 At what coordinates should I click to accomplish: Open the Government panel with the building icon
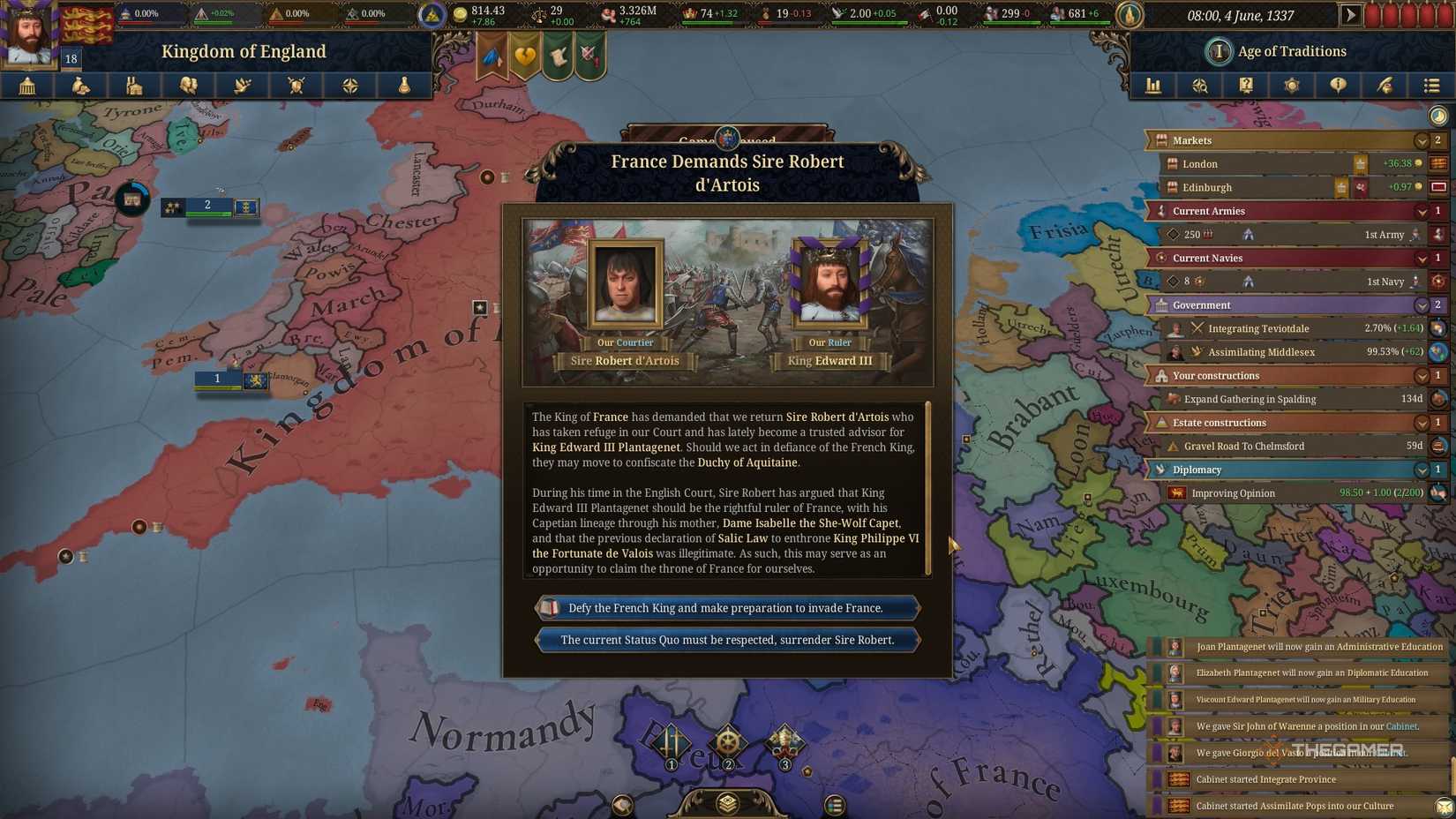(26, 86)
